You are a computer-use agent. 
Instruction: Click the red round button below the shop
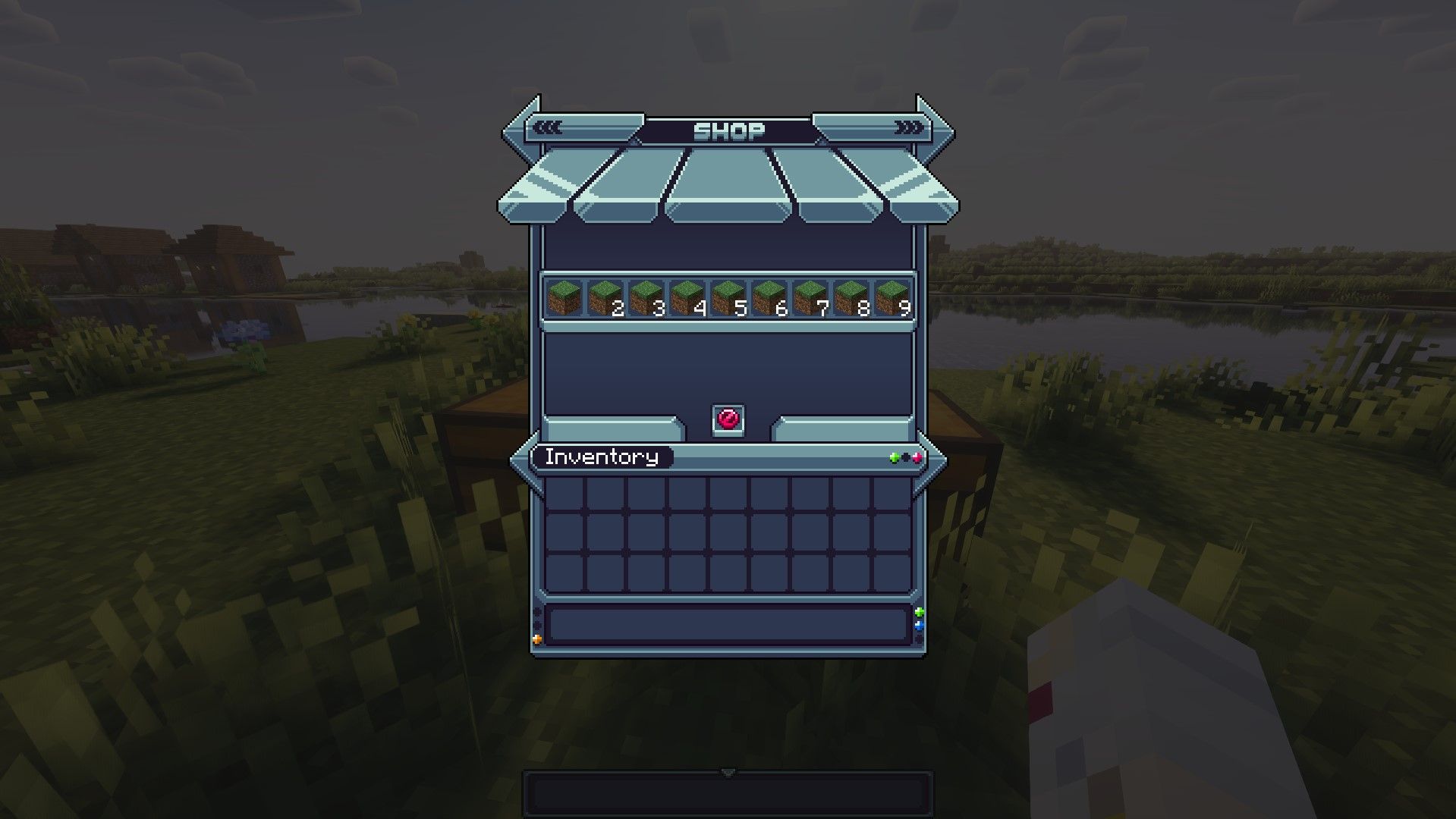pyautogui.click(x=728, y=419)
